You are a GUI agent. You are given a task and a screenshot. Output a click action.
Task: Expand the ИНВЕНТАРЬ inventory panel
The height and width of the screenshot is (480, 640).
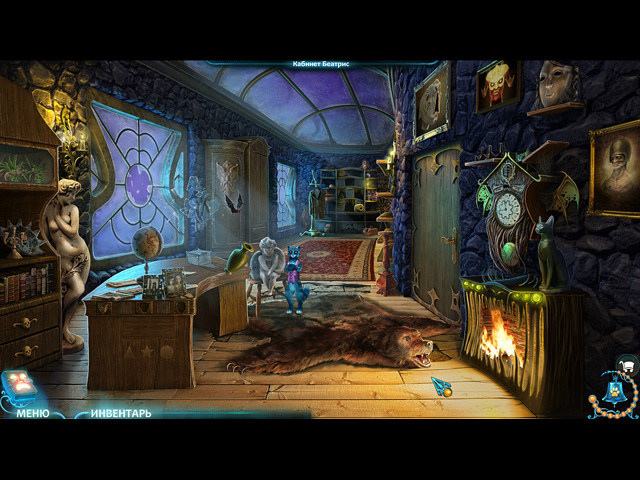(121, 412)
